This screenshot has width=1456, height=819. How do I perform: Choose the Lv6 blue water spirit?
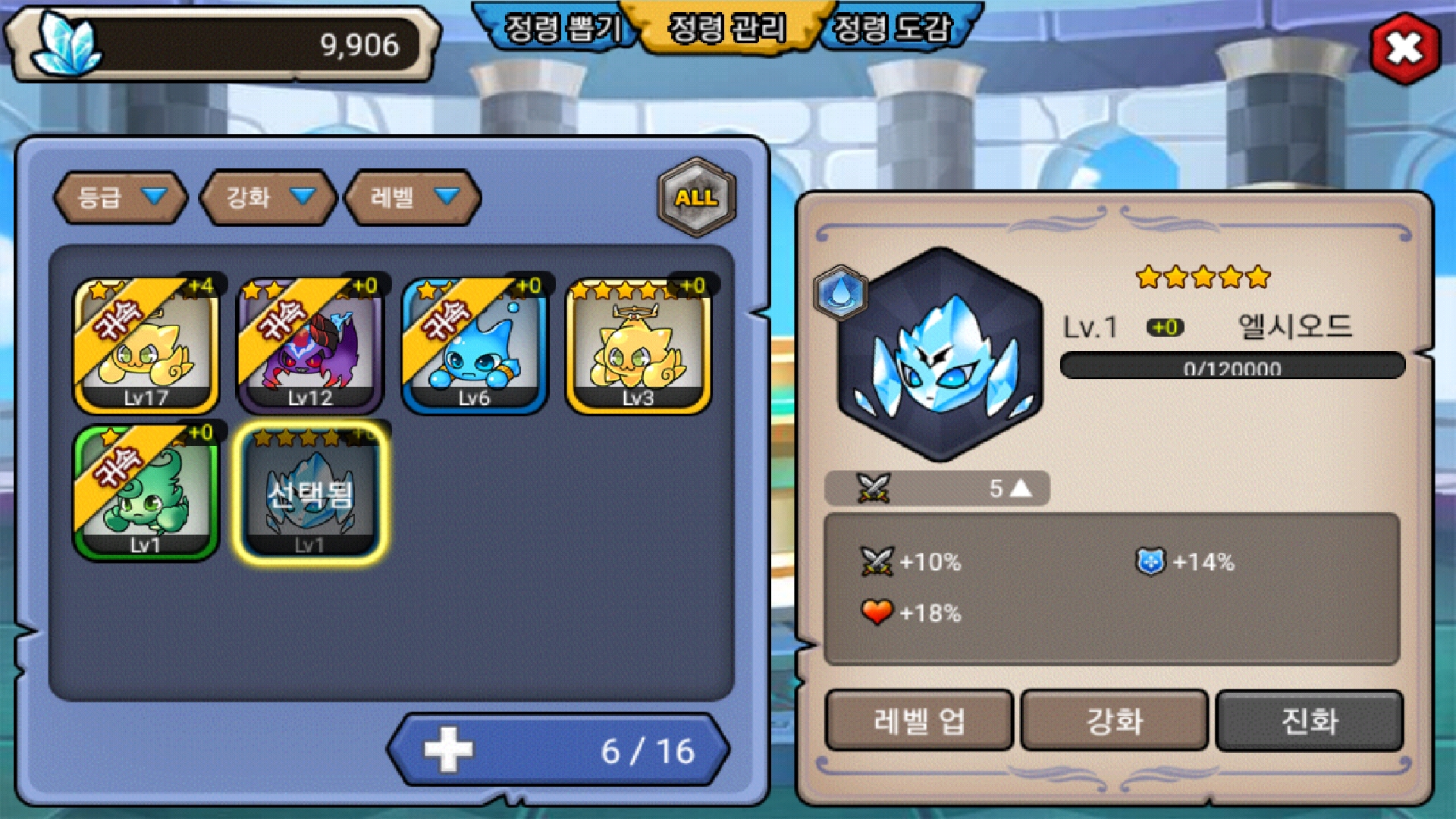click(475, 346)
